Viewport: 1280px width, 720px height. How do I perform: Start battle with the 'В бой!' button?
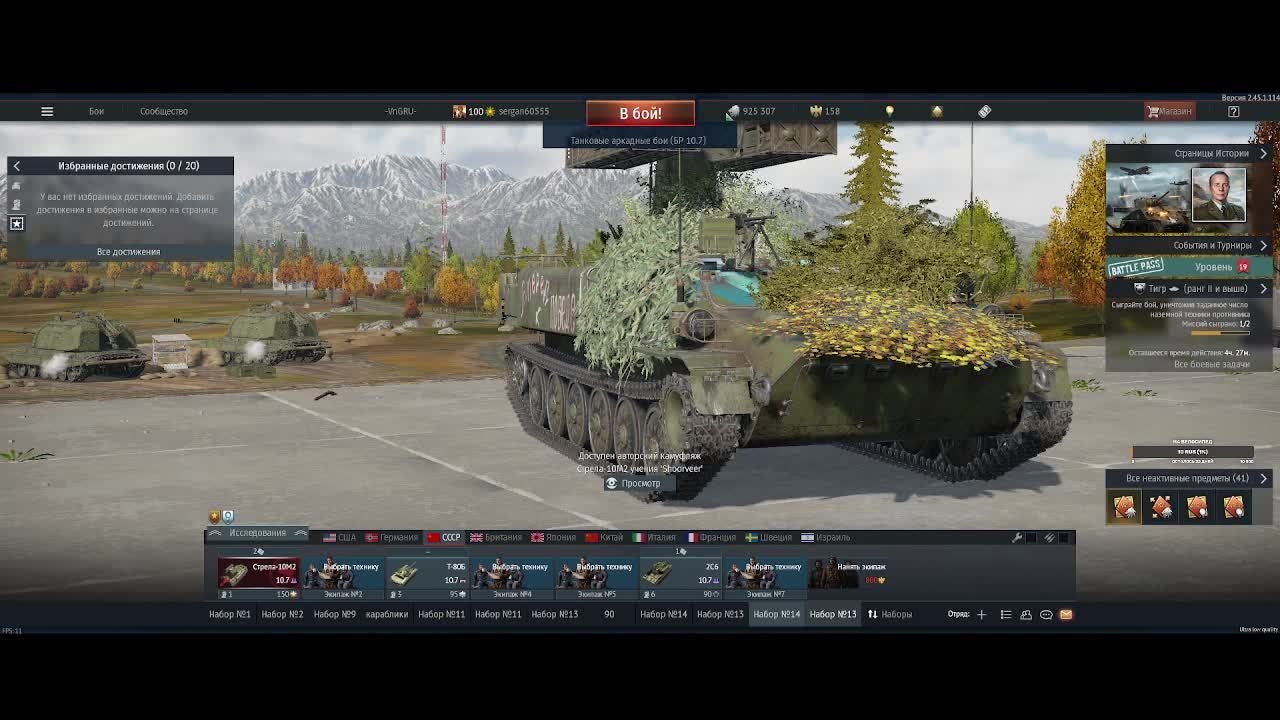[x=640, y=113]
